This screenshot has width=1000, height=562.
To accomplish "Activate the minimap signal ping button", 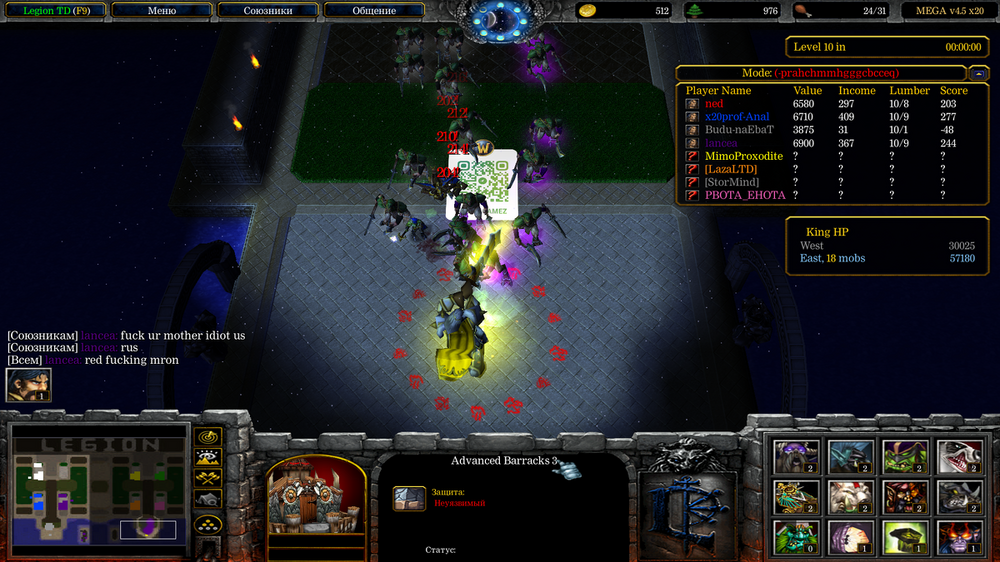I will pyautogui.click(x=208, y=438).
